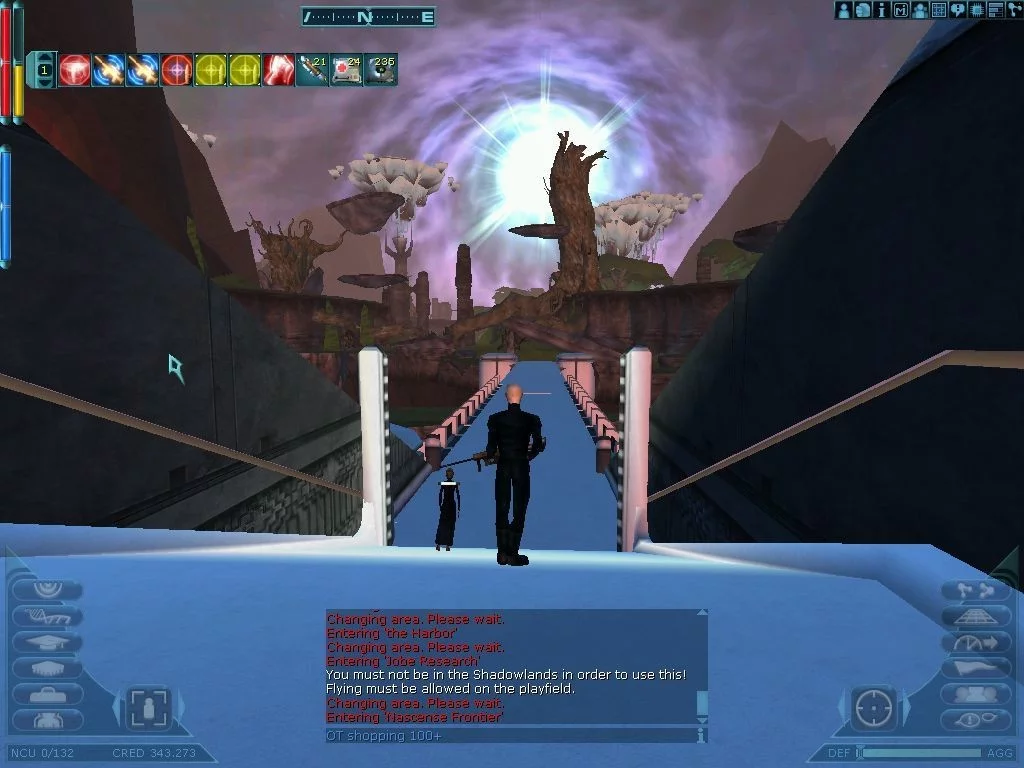1024x768 pixels.
Task: Click the compass heading bar
Action: (367, 16)
